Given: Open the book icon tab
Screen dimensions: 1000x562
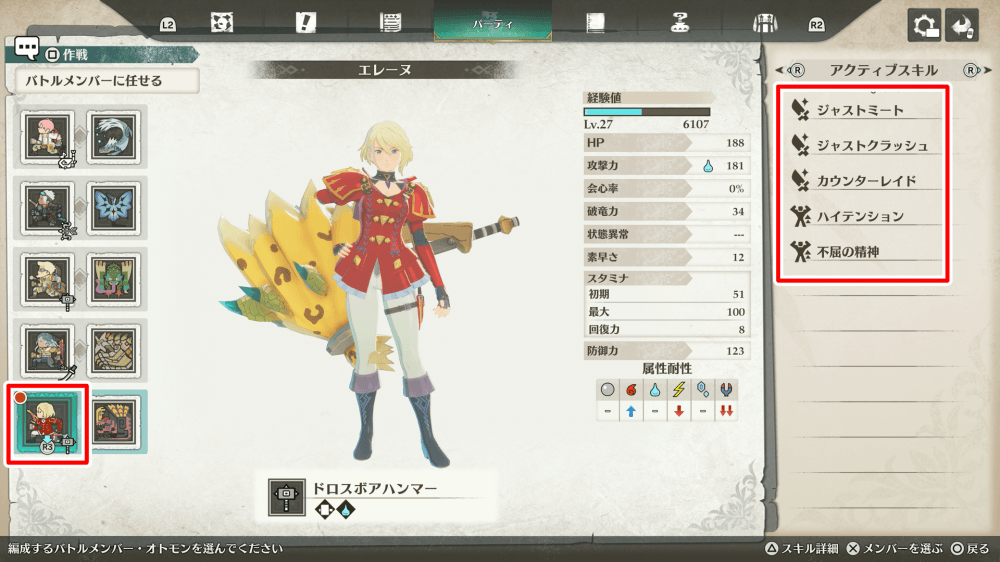Looking at the screenshot, I should (597, 22).
